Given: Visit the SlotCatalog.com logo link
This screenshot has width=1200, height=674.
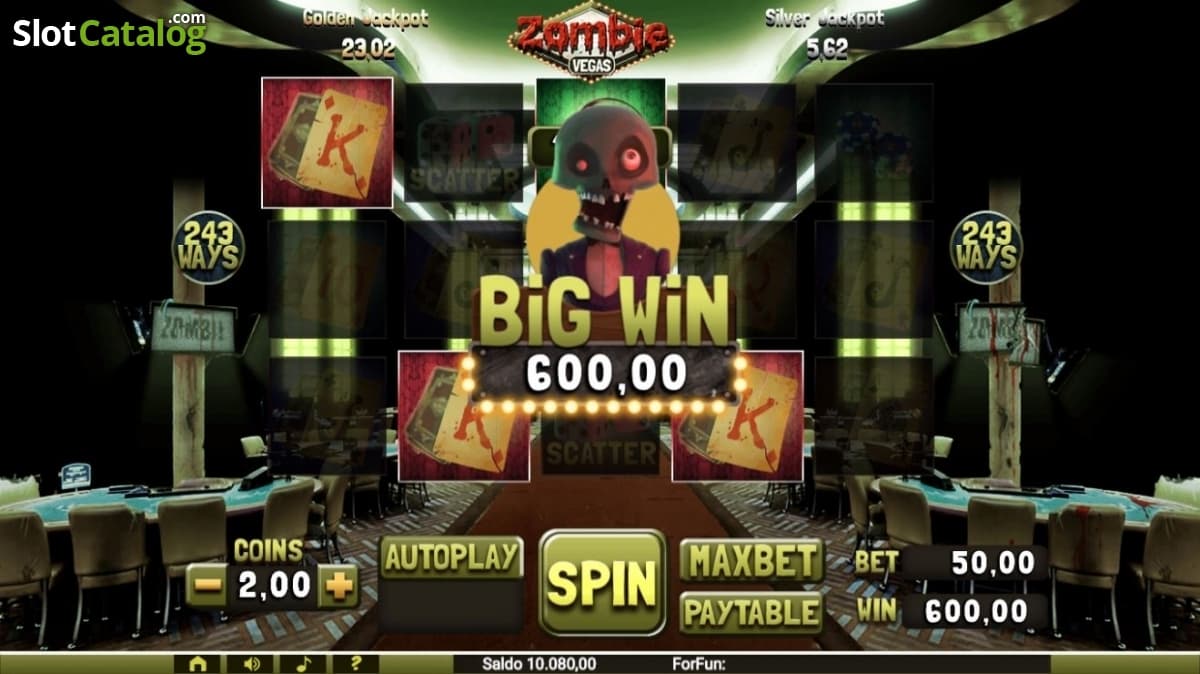Looking at the screenshot, I should click(109, 33).
